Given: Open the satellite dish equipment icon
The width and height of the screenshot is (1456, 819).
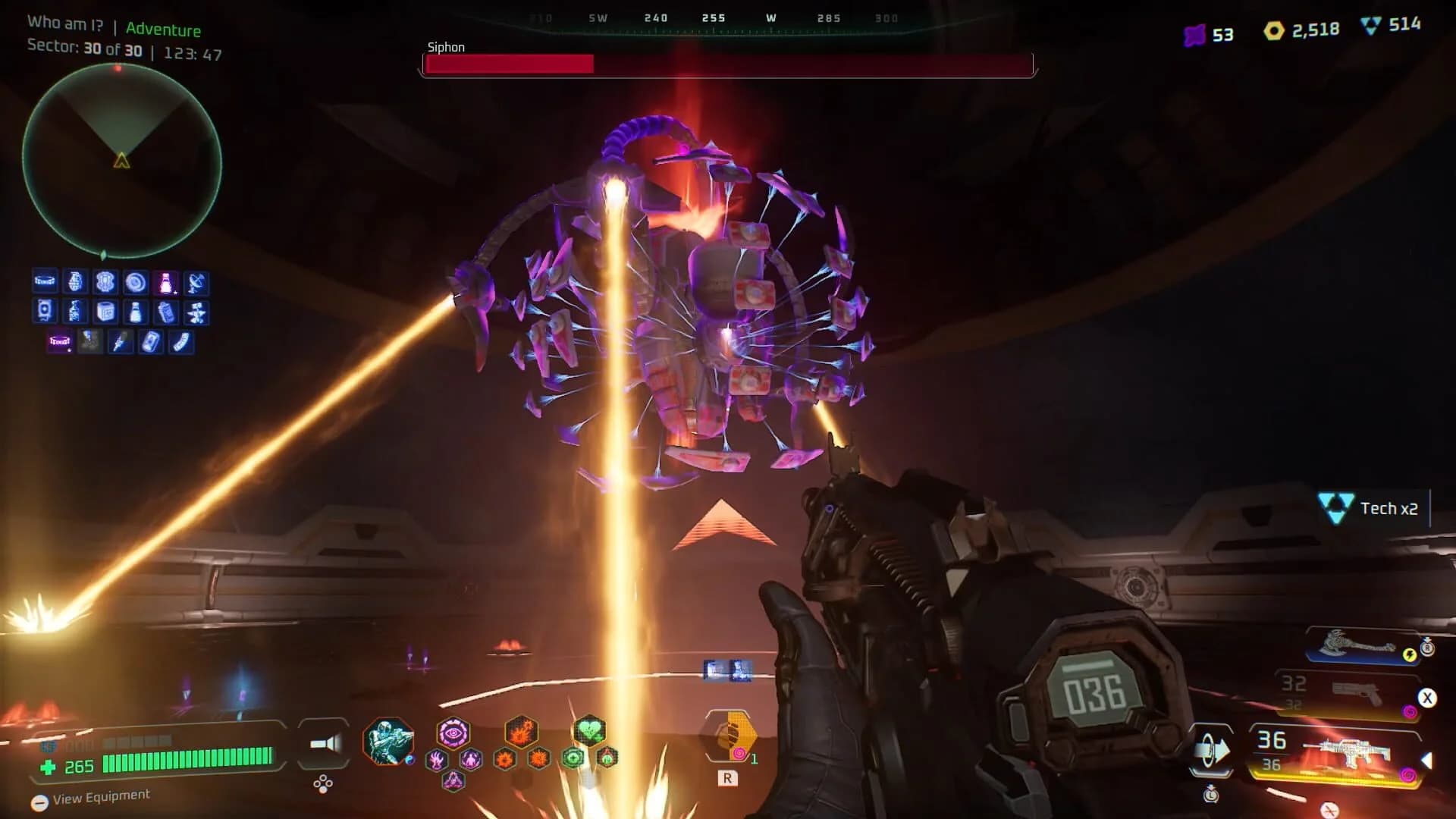Looking at the screenshot, I should [196, 283].
